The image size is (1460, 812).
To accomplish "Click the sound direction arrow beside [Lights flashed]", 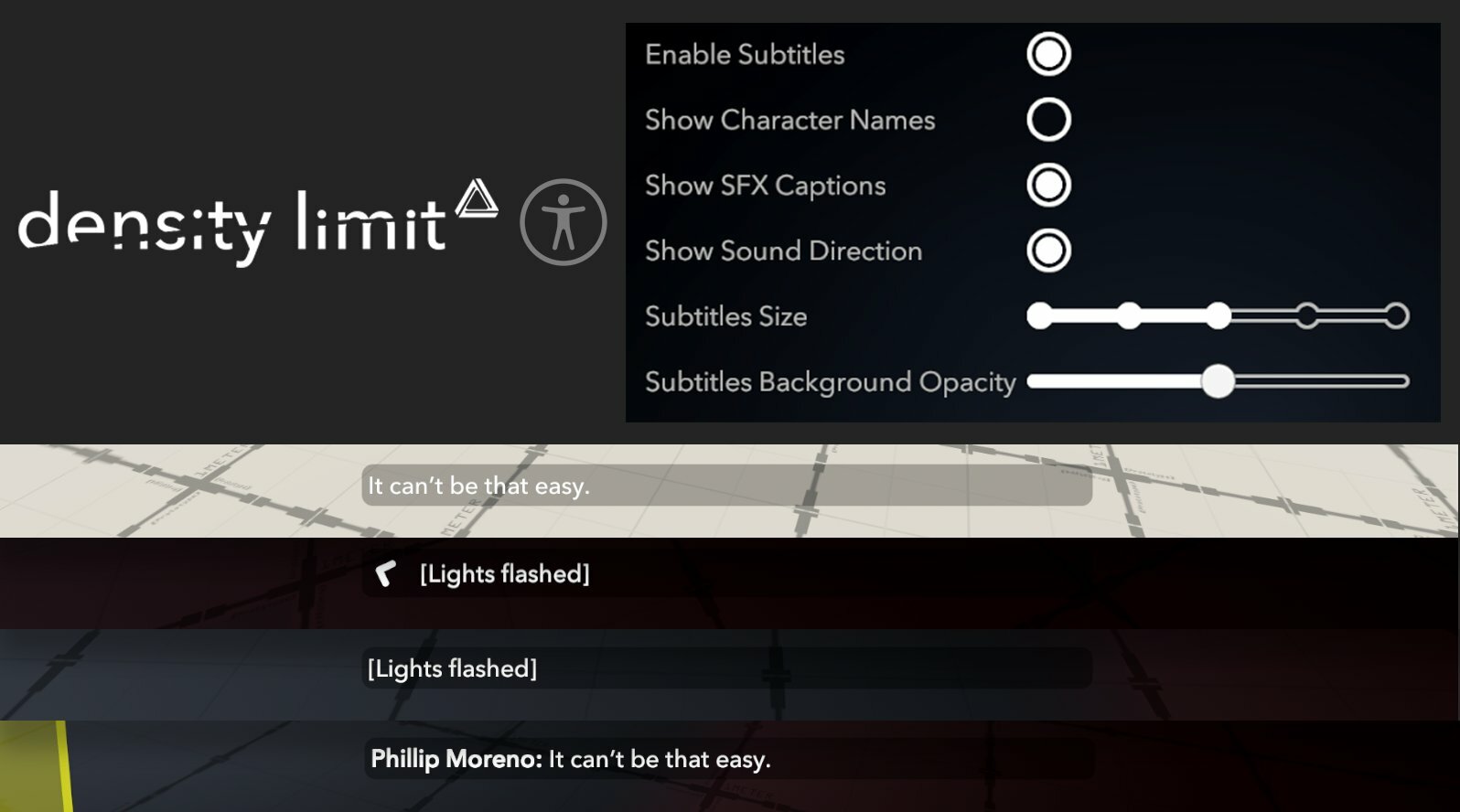I will tap(387, 574).
